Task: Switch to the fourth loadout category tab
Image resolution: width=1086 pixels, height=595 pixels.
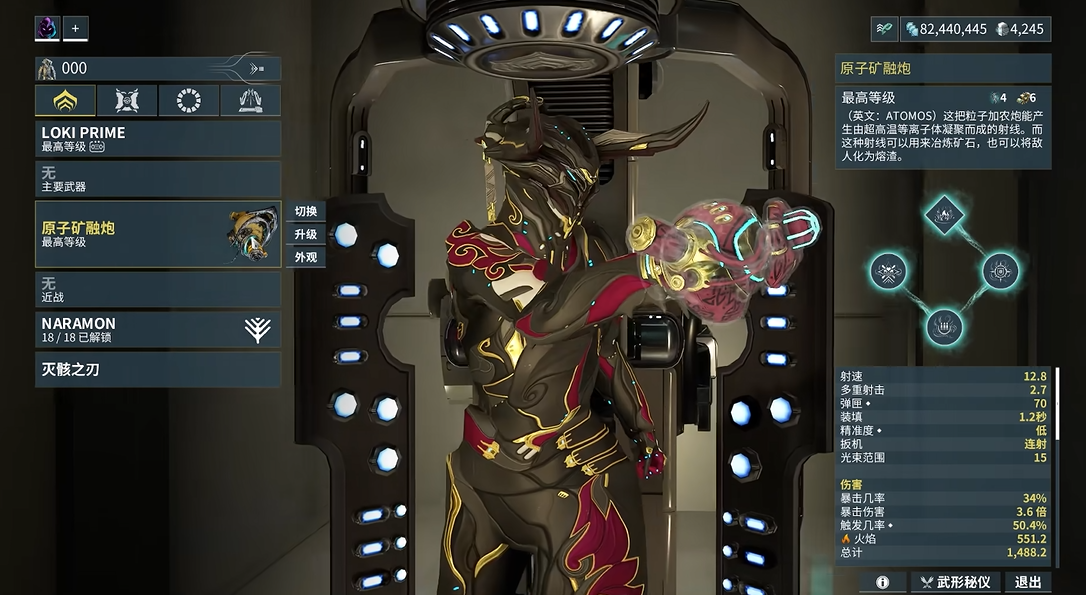Action: tap(249, 100)
